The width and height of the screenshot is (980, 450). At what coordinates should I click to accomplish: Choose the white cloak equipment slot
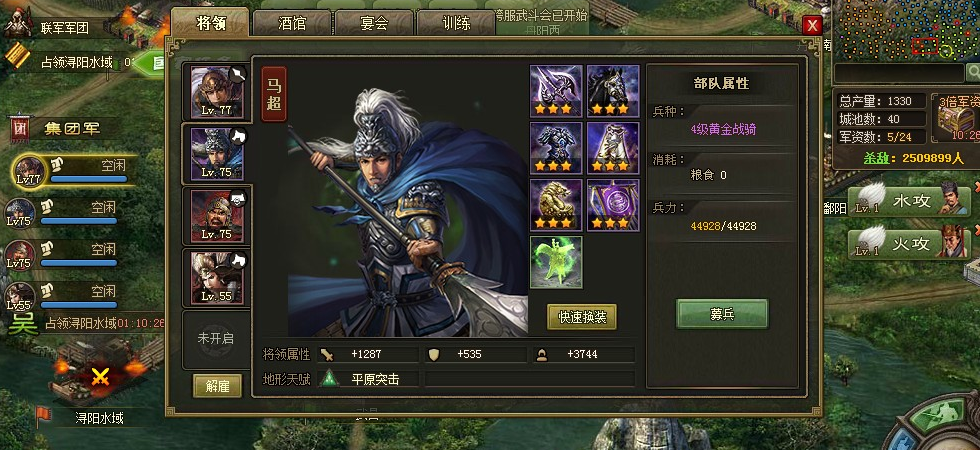click(x=612, y=148)
